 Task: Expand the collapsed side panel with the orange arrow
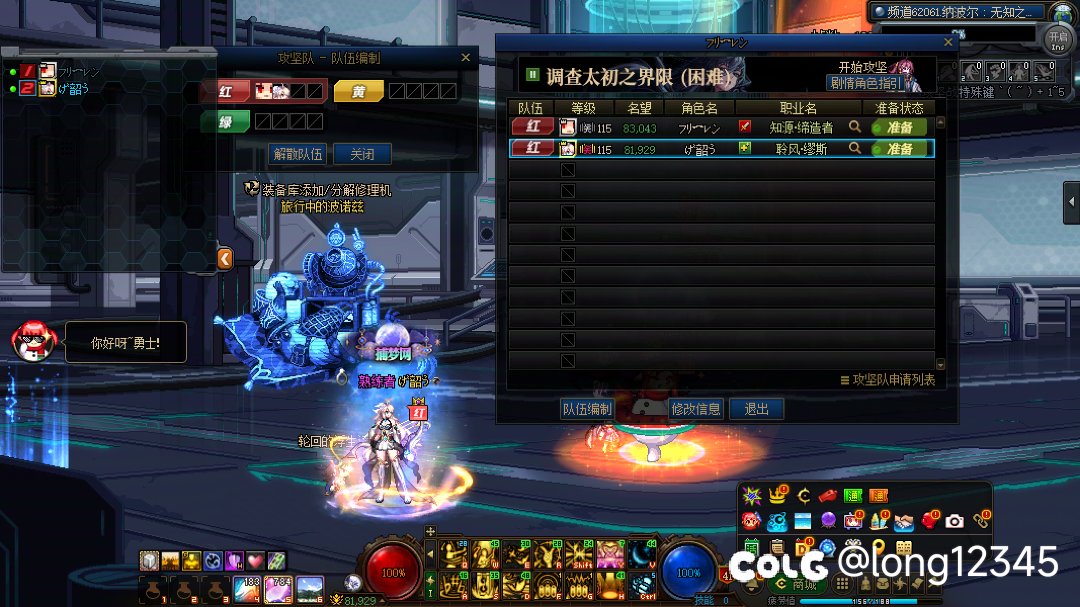(225, 259)
